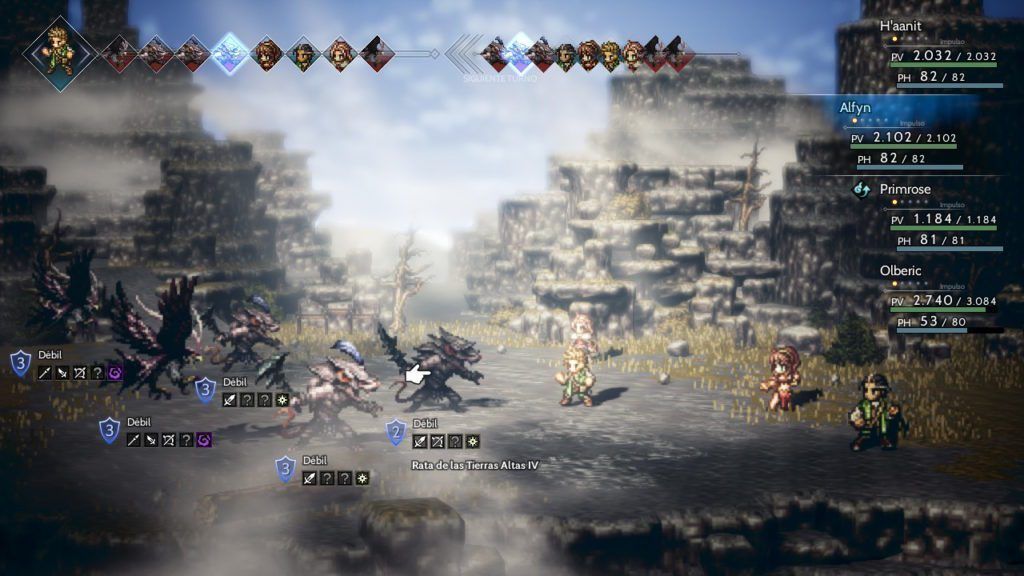Click the light weakness icon beside shield 2

pyautogui.click(x=472, y=441)
